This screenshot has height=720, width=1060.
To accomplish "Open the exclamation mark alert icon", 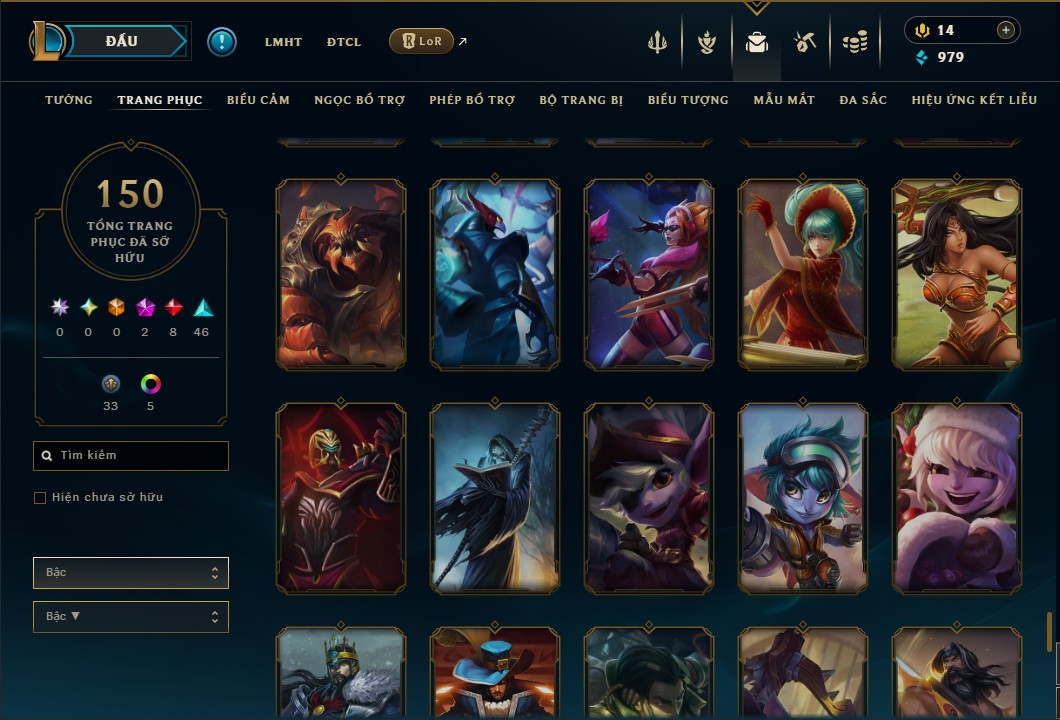I will [222, 42].
